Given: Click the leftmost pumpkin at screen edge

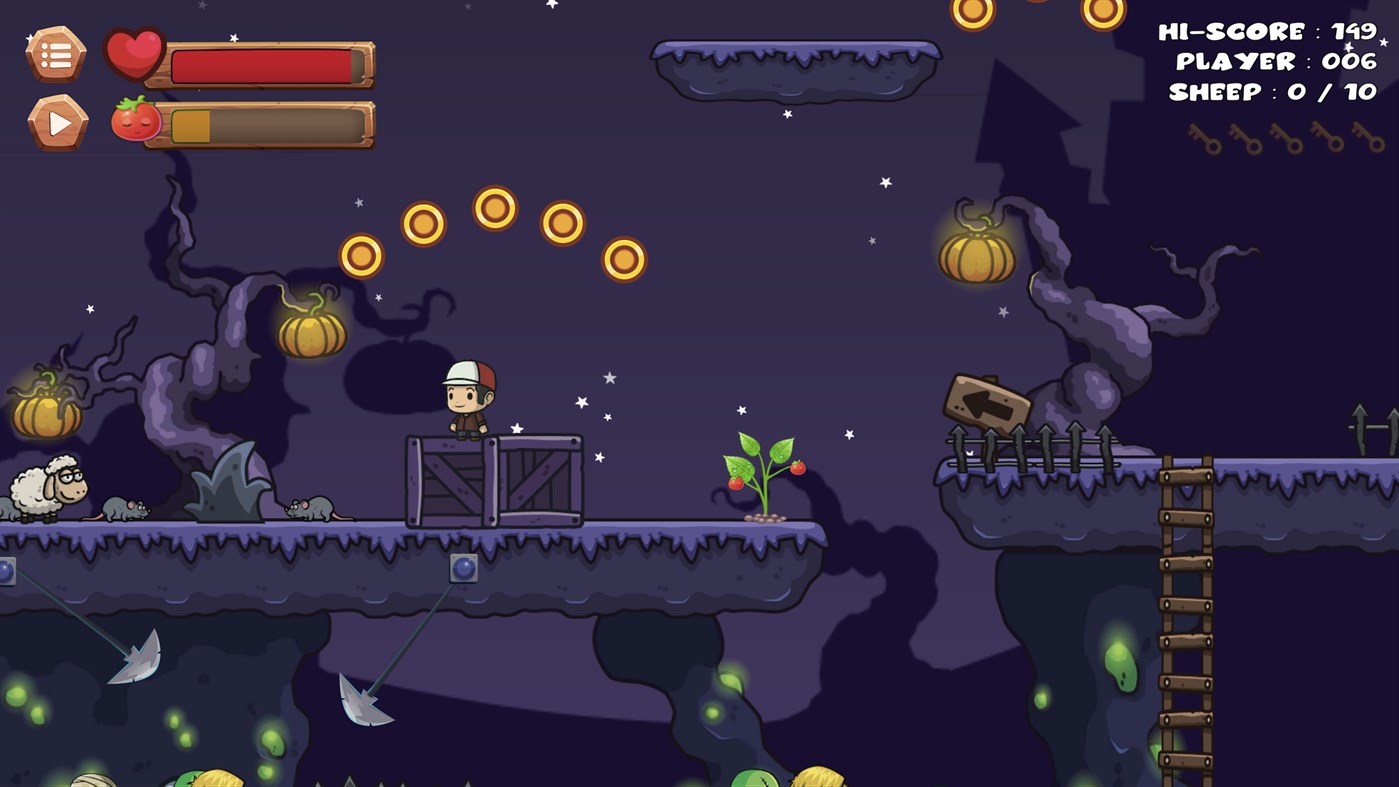Looking at the screenshot, I should point(45,415).
